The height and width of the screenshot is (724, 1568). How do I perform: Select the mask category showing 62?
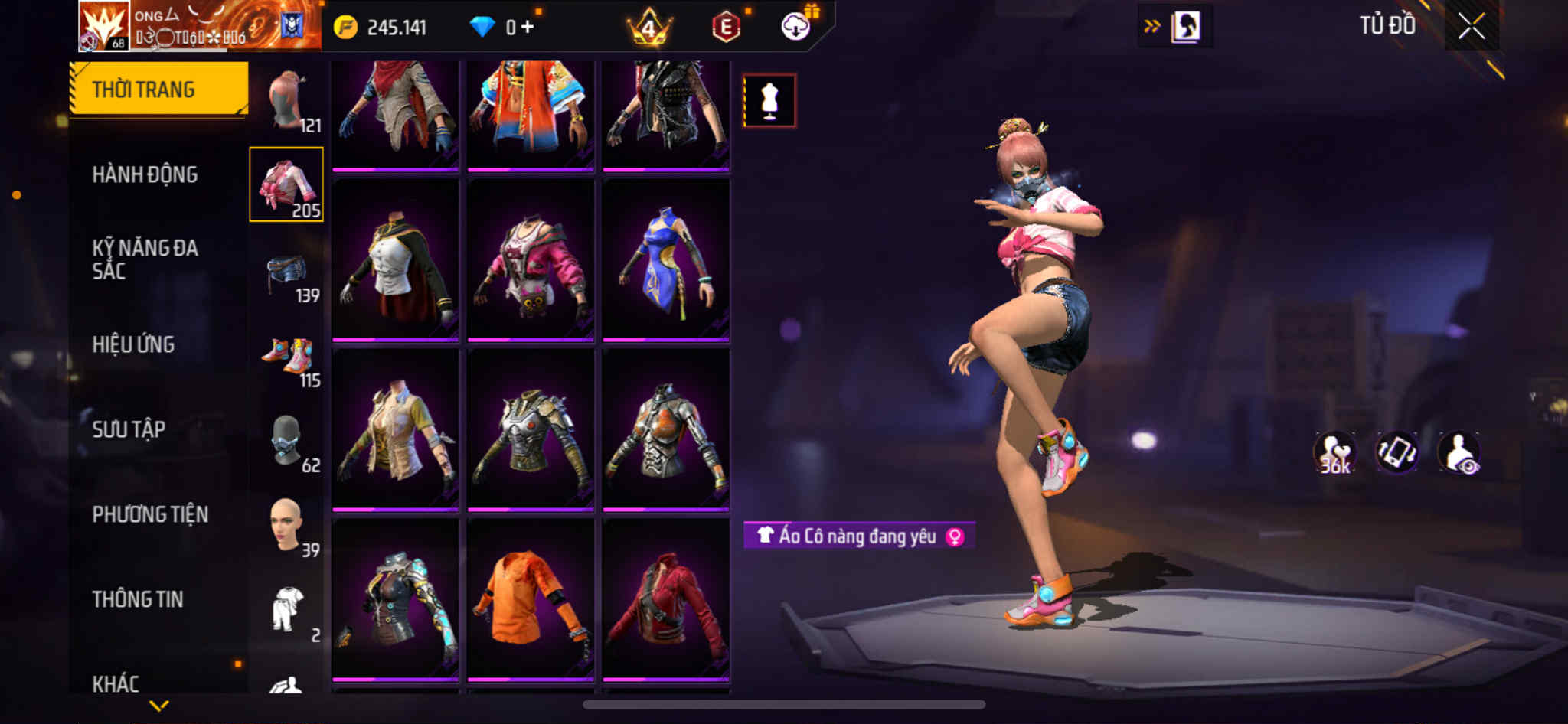click(287, 444)
